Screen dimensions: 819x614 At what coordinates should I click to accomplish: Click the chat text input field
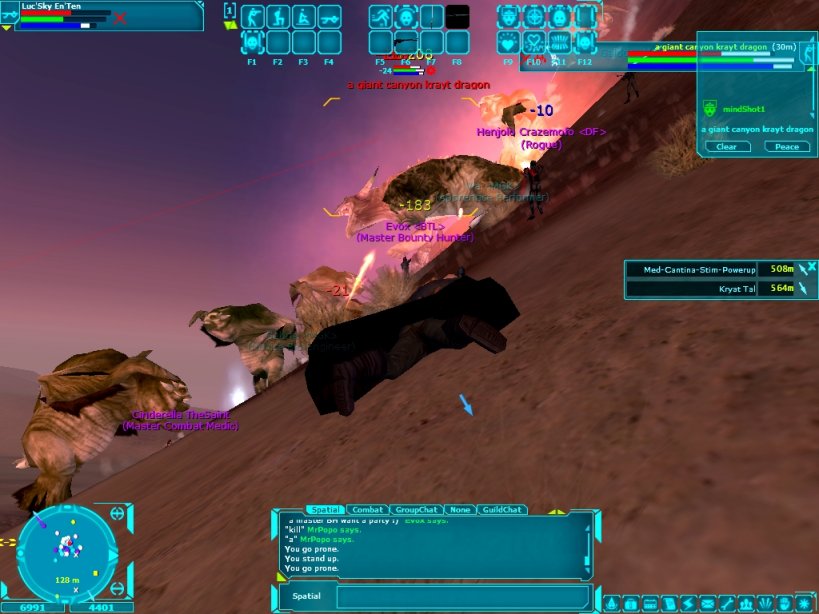coord(460,597)
